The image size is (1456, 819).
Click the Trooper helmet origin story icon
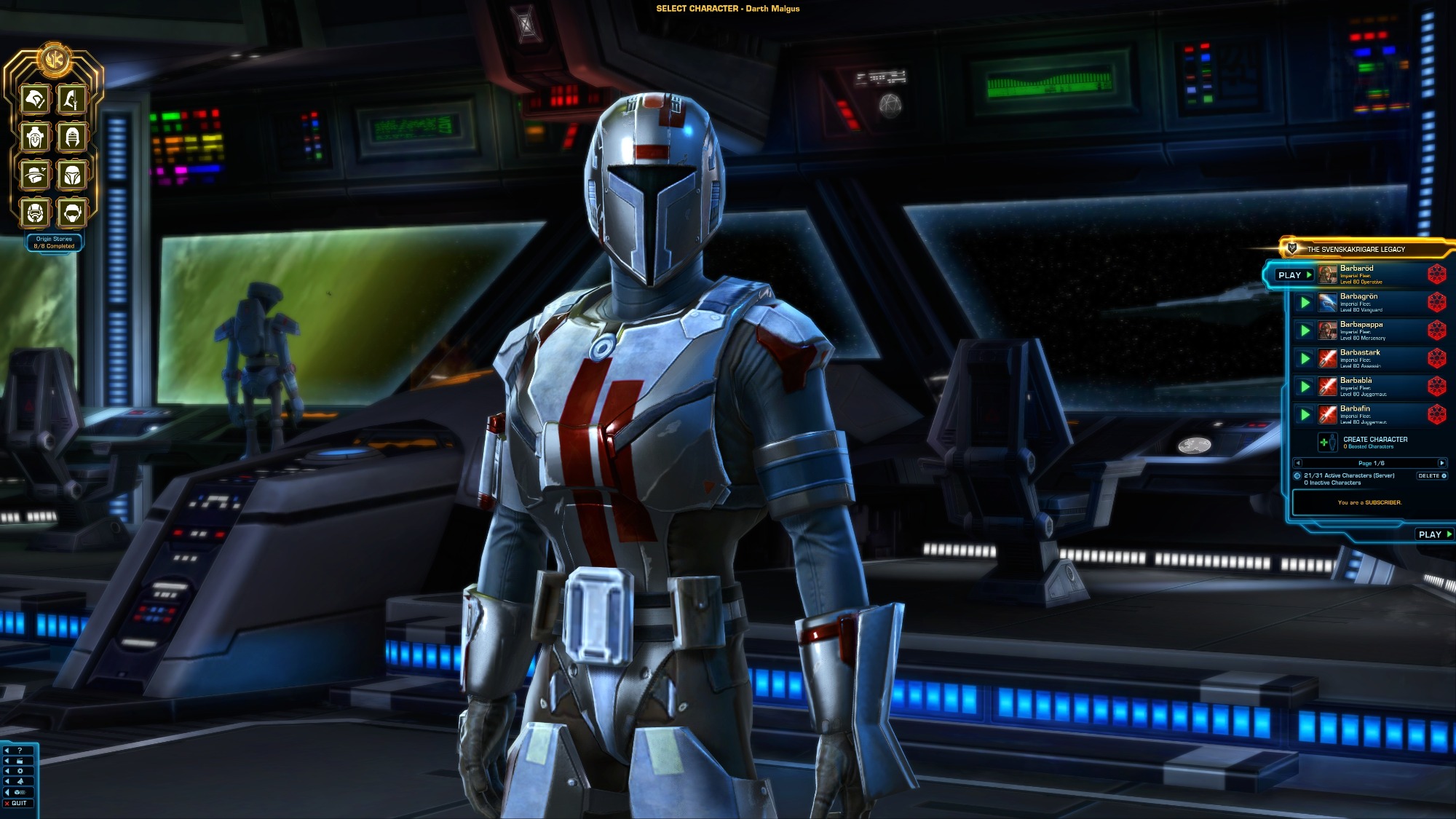tap(35, 213)
